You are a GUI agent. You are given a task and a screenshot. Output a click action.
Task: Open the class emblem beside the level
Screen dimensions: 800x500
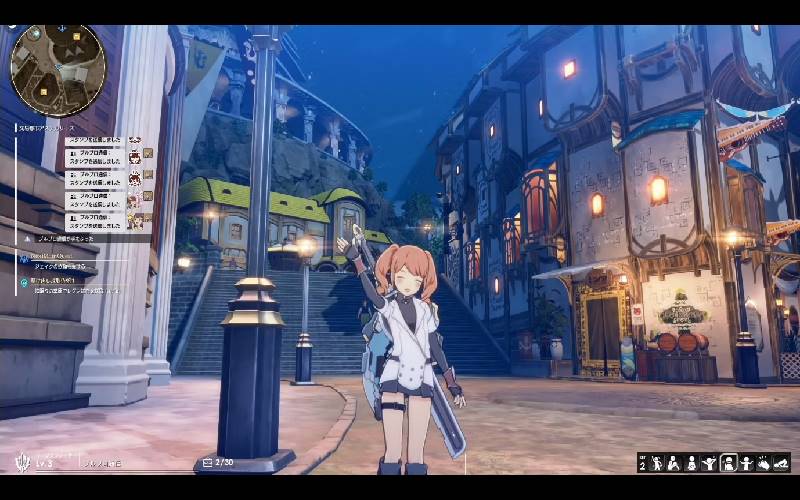pyautogui.click(x=22, y=463)
